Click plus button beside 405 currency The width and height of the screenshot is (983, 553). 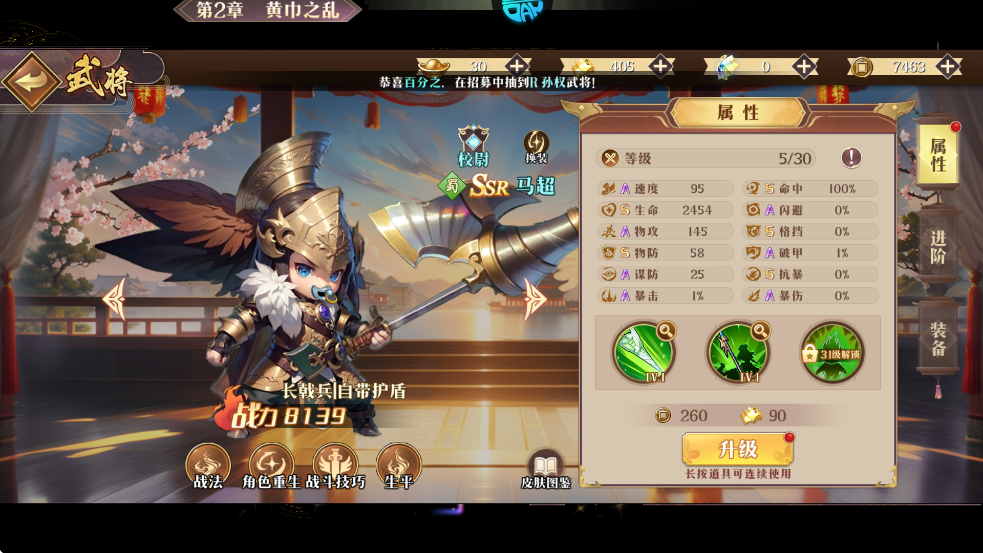pyautogui.click(x=661, y=66)
